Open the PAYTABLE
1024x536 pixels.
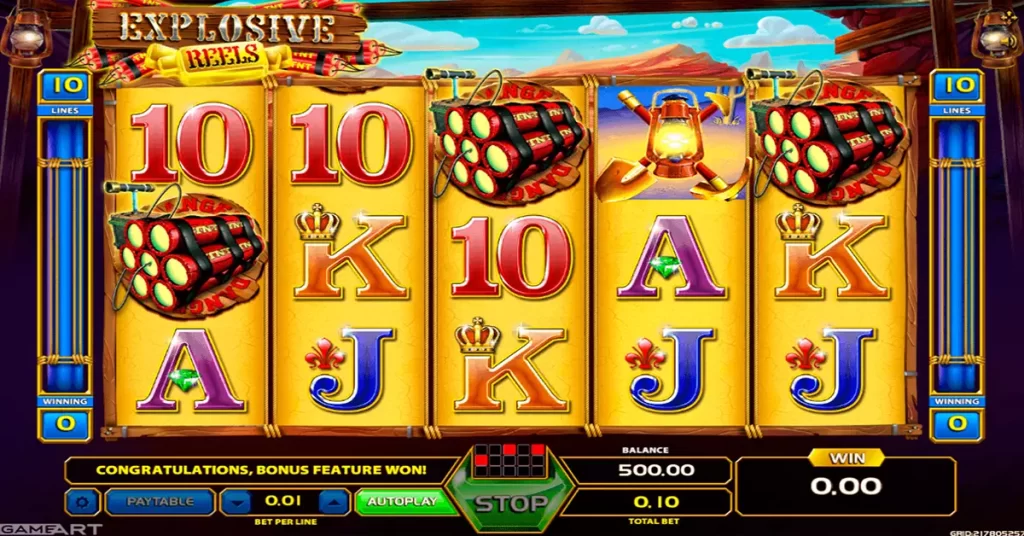click(x=160, y=501)
